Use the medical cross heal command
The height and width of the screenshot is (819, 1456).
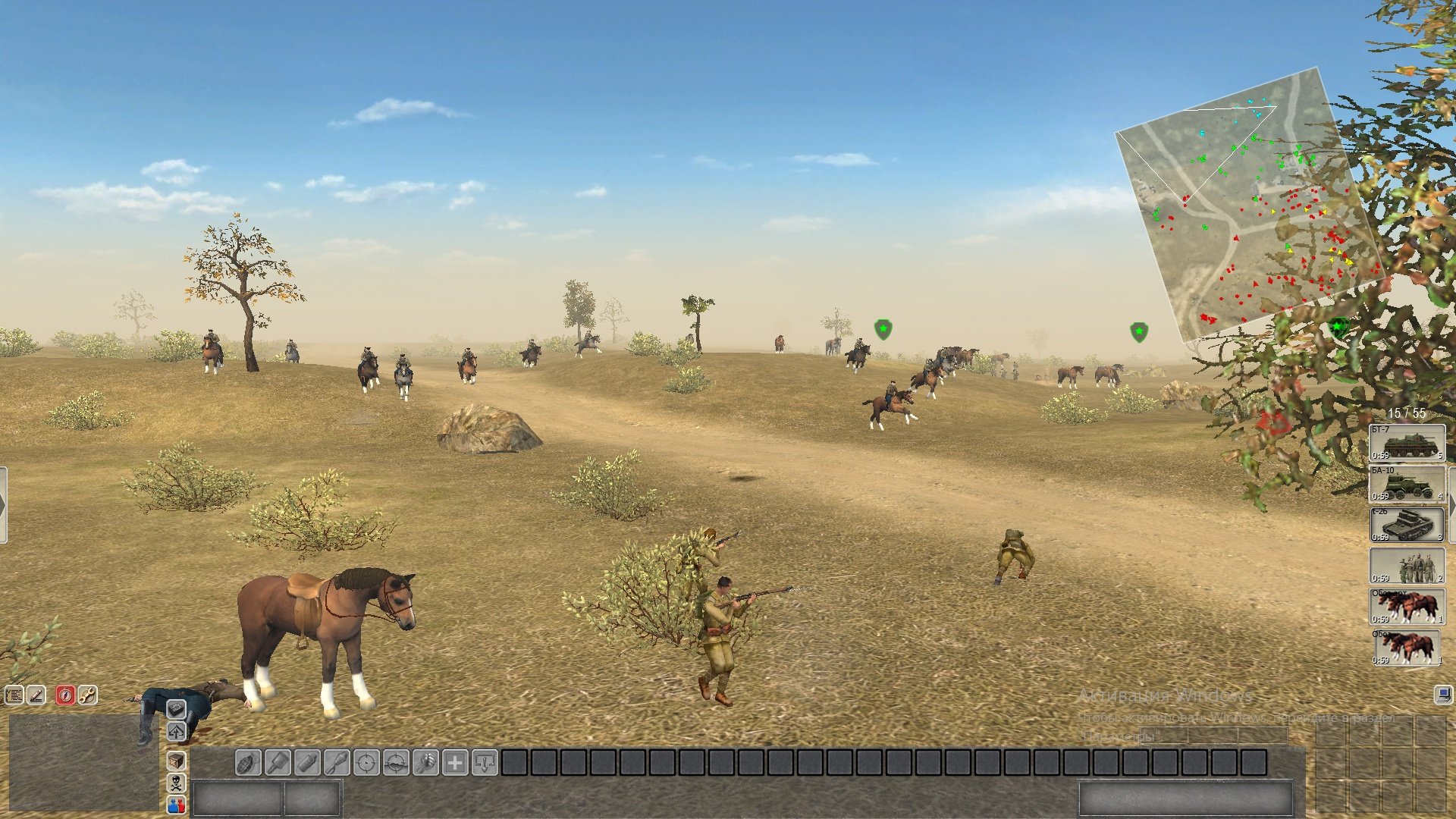pos(455,762)
